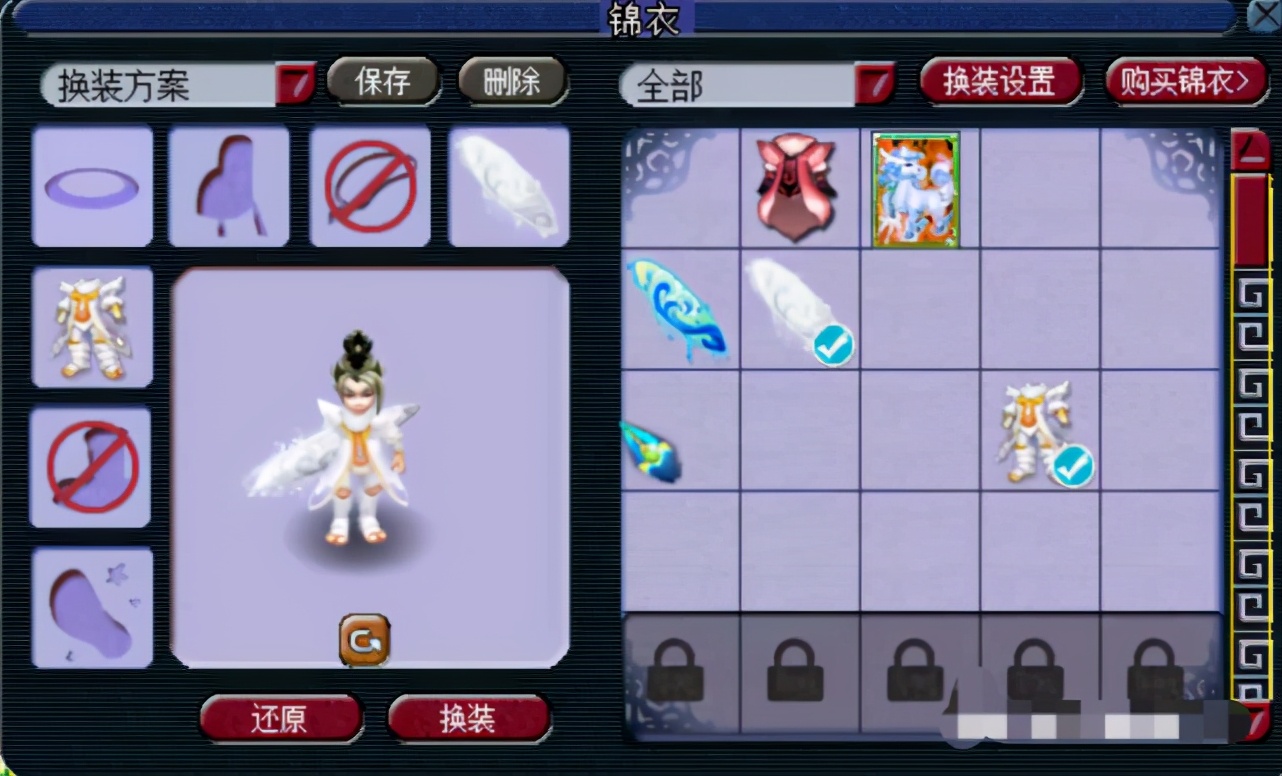Click the crossed-out disabled slot
The height and width of the screenshot is (776, 1282).
point(370,187)
